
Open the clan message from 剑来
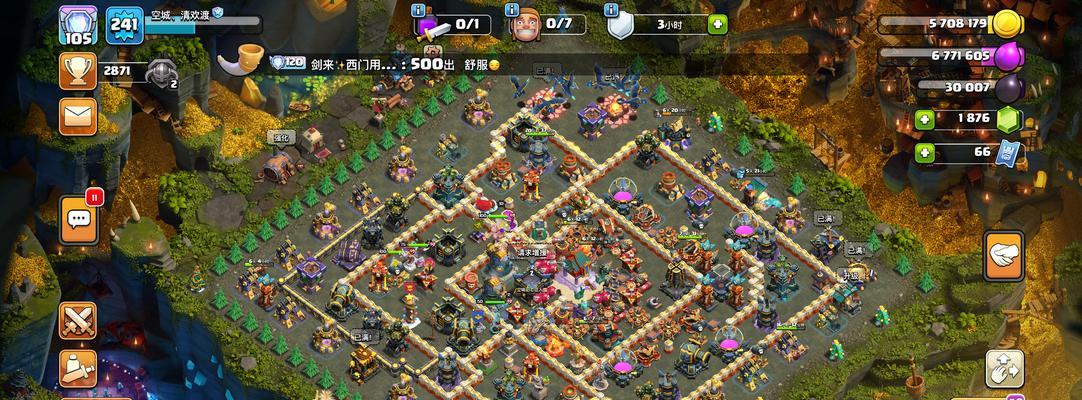tap(400, 63)
